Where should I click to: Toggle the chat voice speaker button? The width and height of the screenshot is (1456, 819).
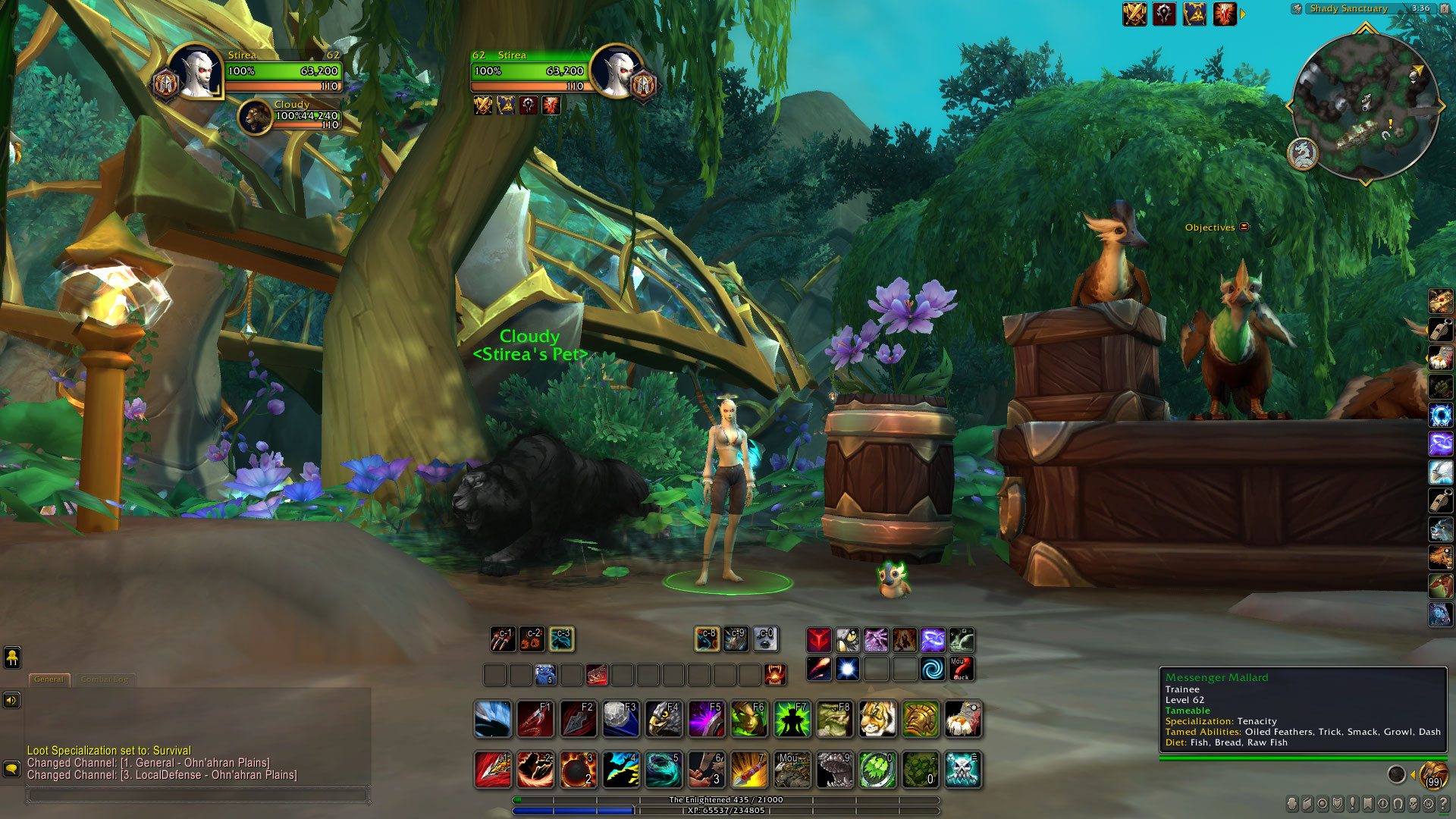pos(11,700)
